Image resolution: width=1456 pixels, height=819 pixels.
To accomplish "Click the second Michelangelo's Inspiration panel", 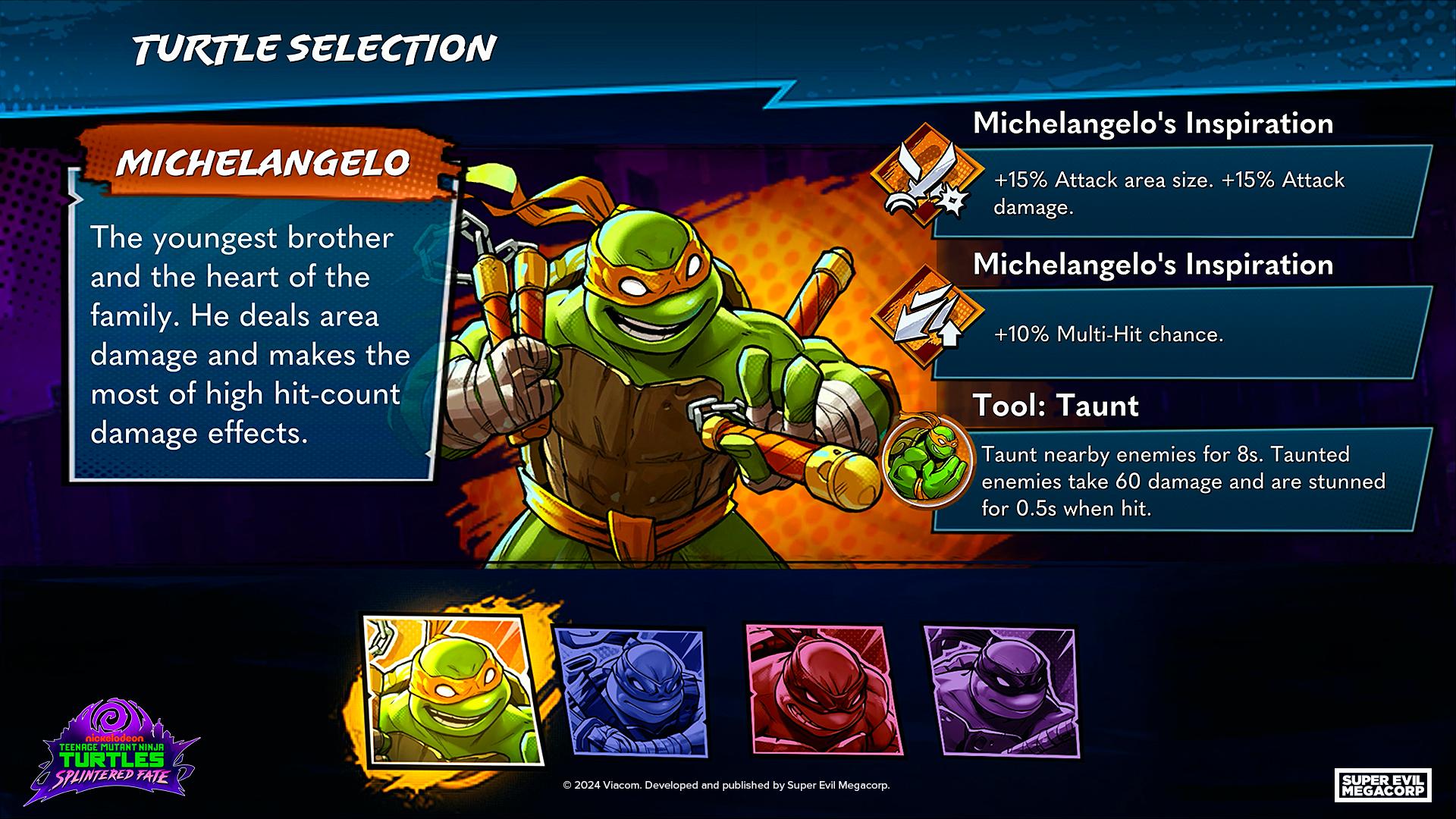I will tap(1153, 303).
